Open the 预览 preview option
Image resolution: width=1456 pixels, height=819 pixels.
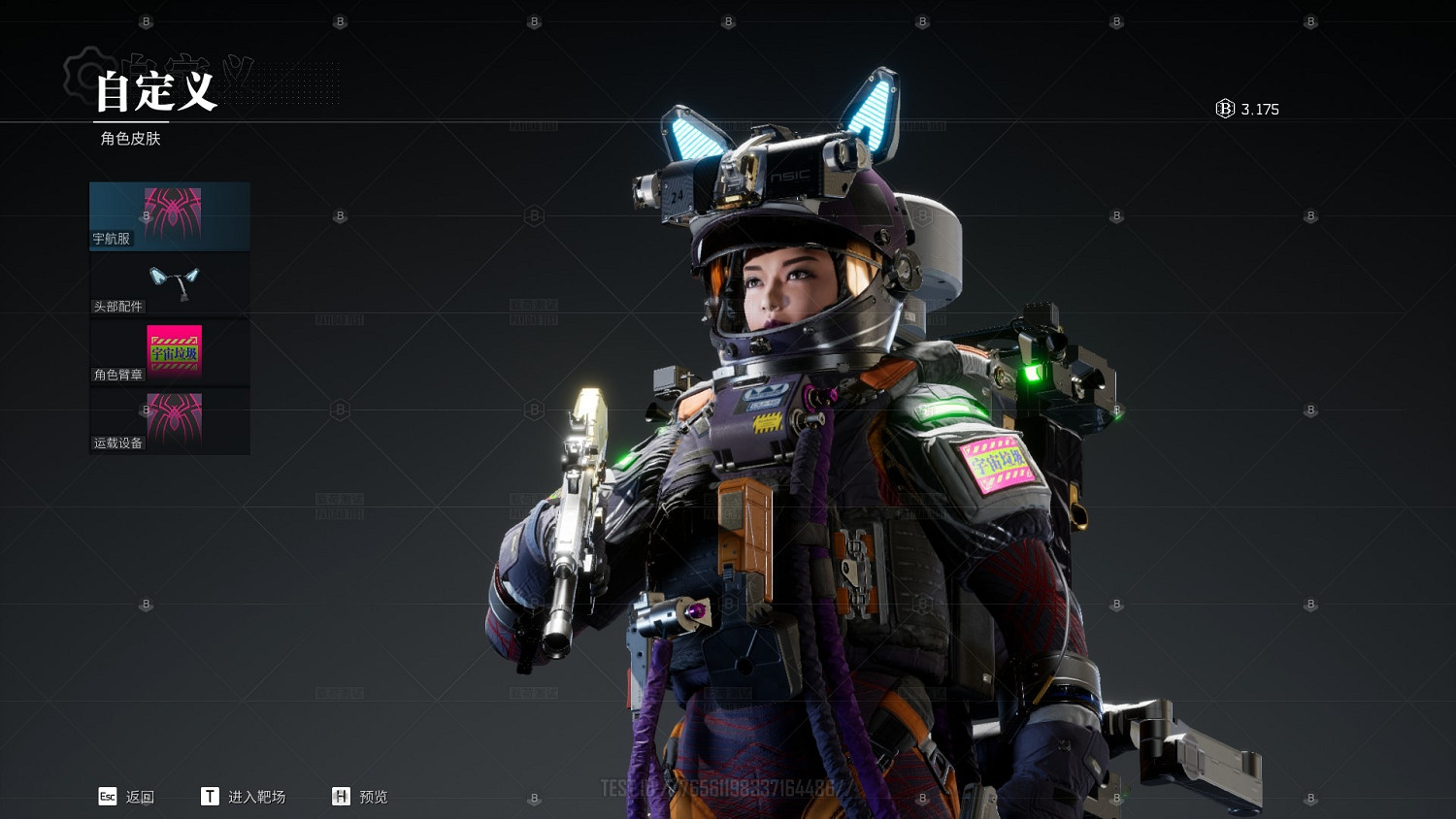point(360,797)
